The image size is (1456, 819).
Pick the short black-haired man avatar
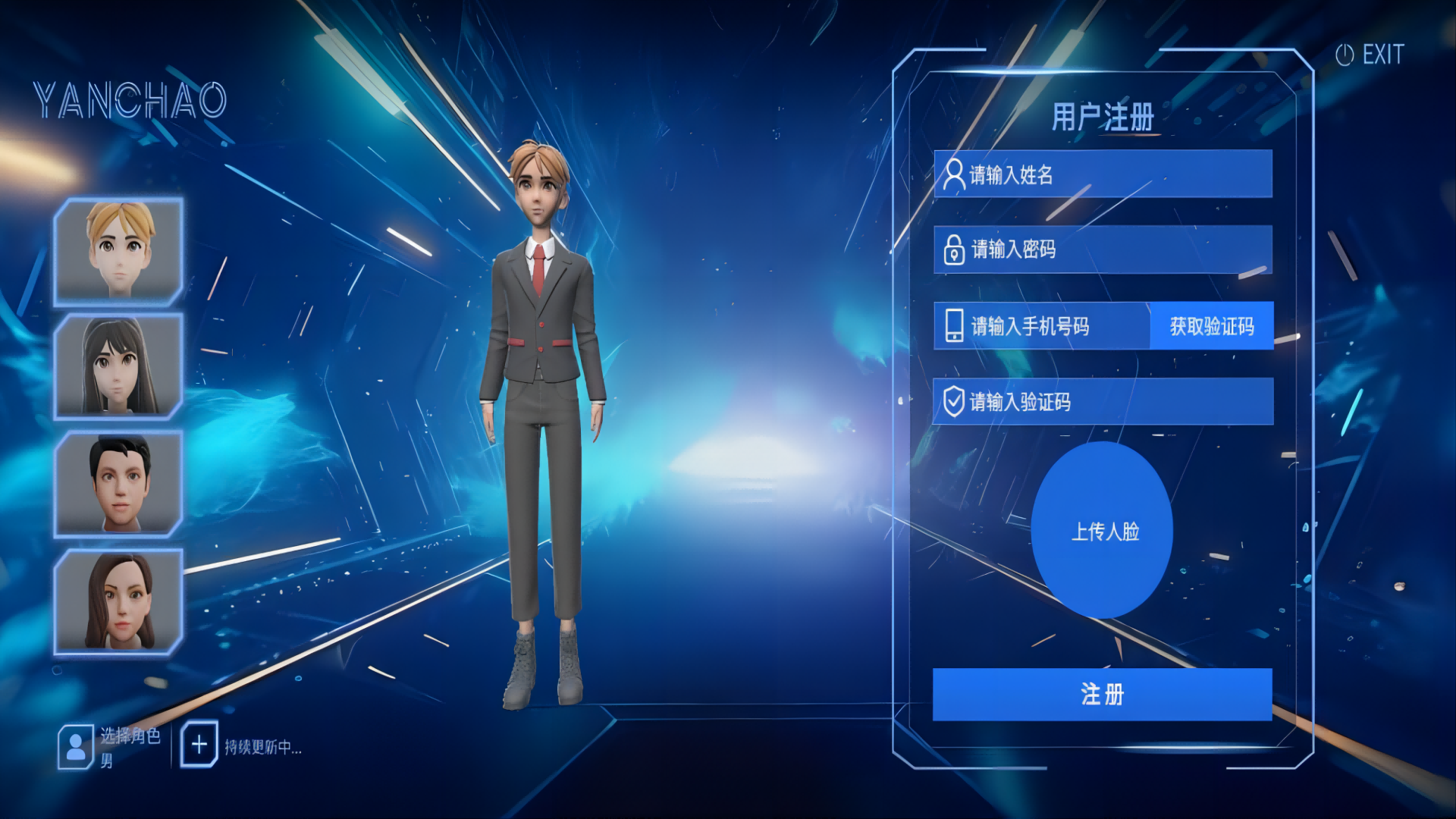click(x=119, y=484)
